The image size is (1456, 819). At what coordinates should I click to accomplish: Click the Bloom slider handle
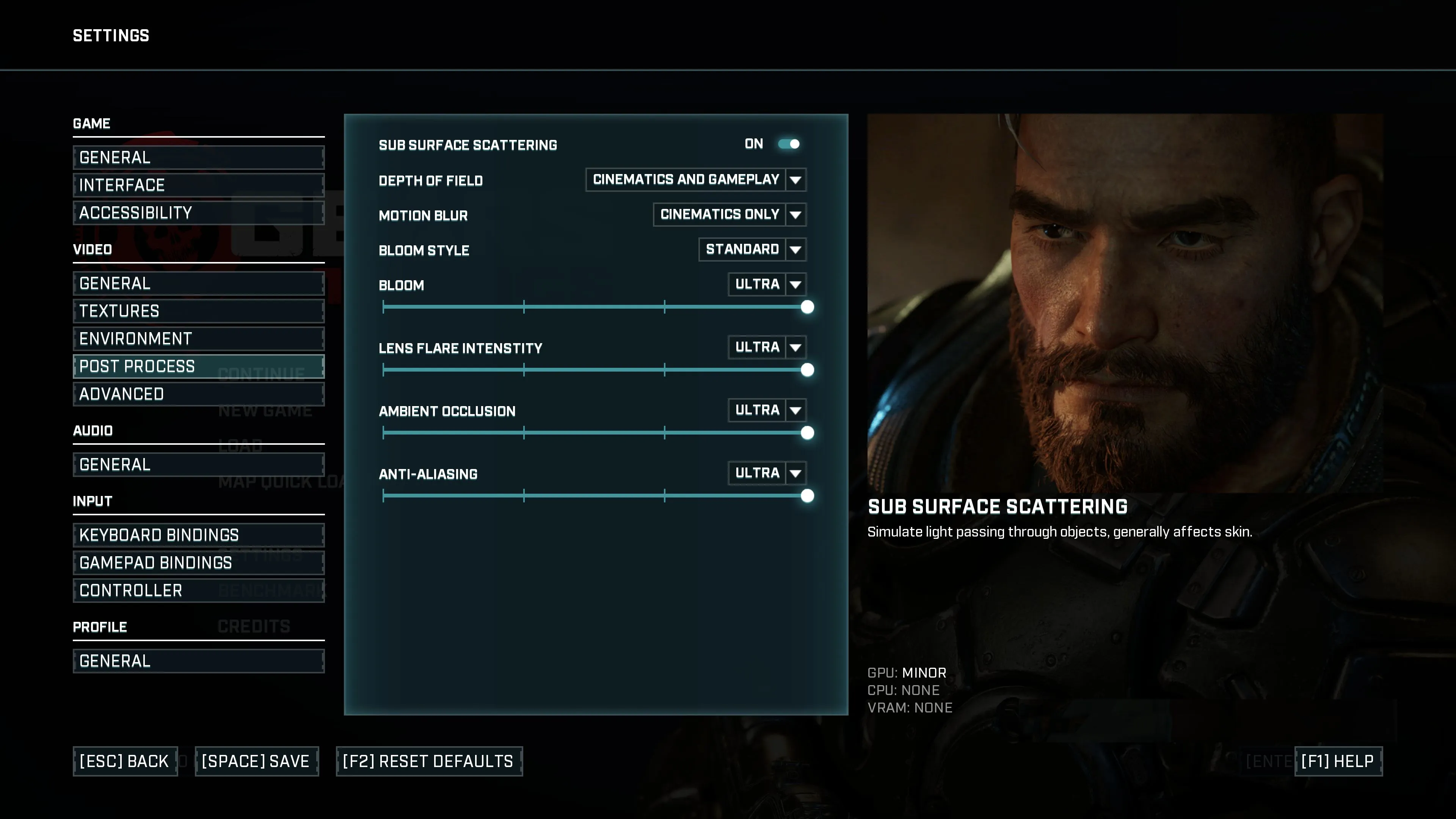(807, 307)
